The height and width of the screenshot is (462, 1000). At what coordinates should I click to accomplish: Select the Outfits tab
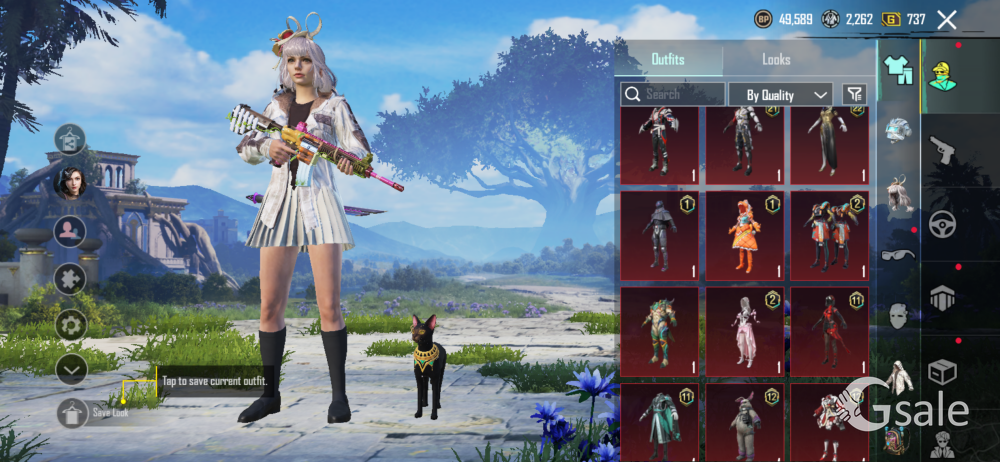(x=668, y=60)
